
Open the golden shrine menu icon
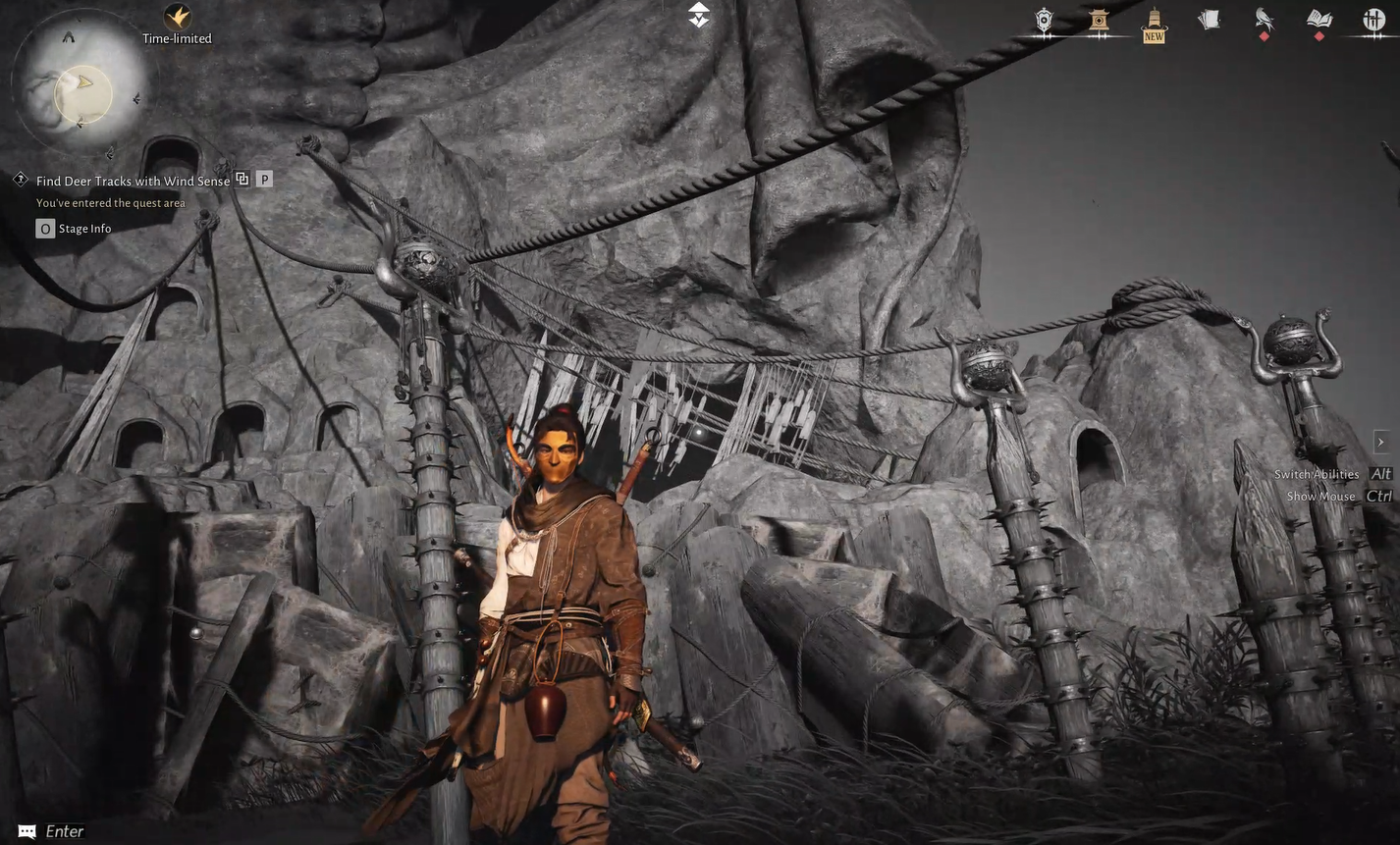click(x=1099, y=20)
